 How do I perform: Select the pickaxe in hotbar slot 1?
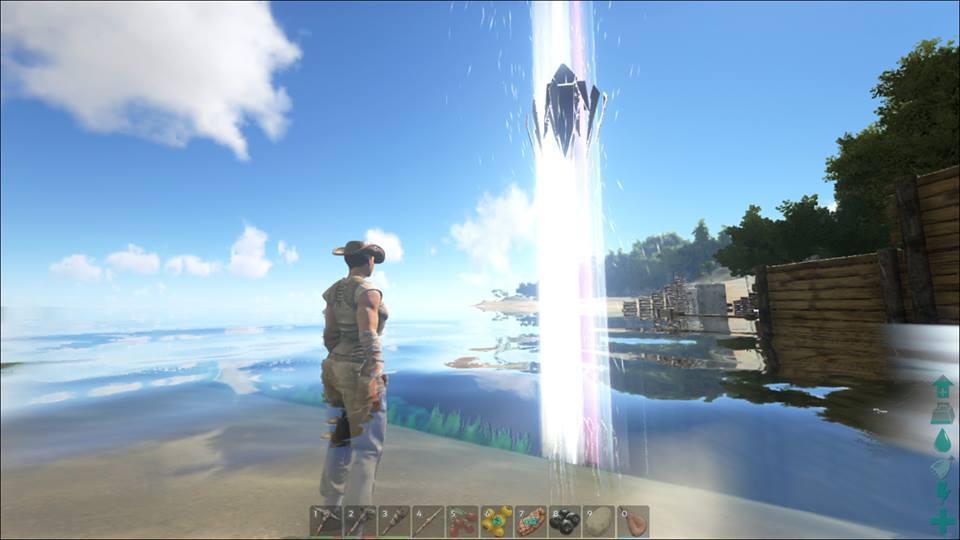point(326,521)
